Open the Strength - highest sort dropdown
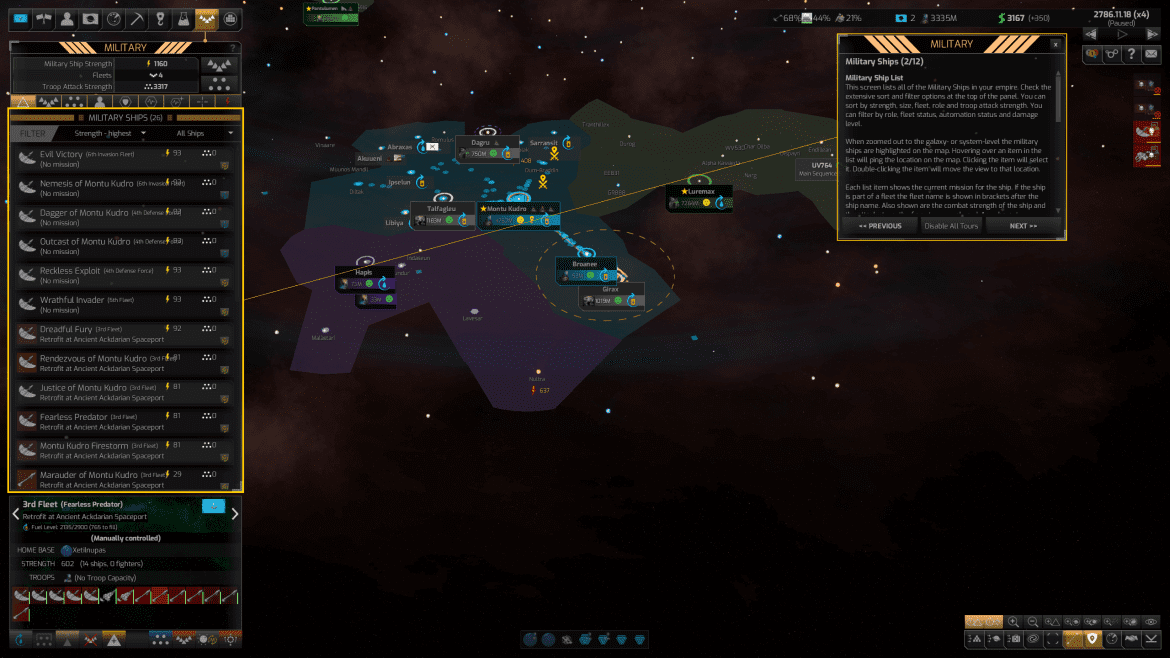 point(111,133)
